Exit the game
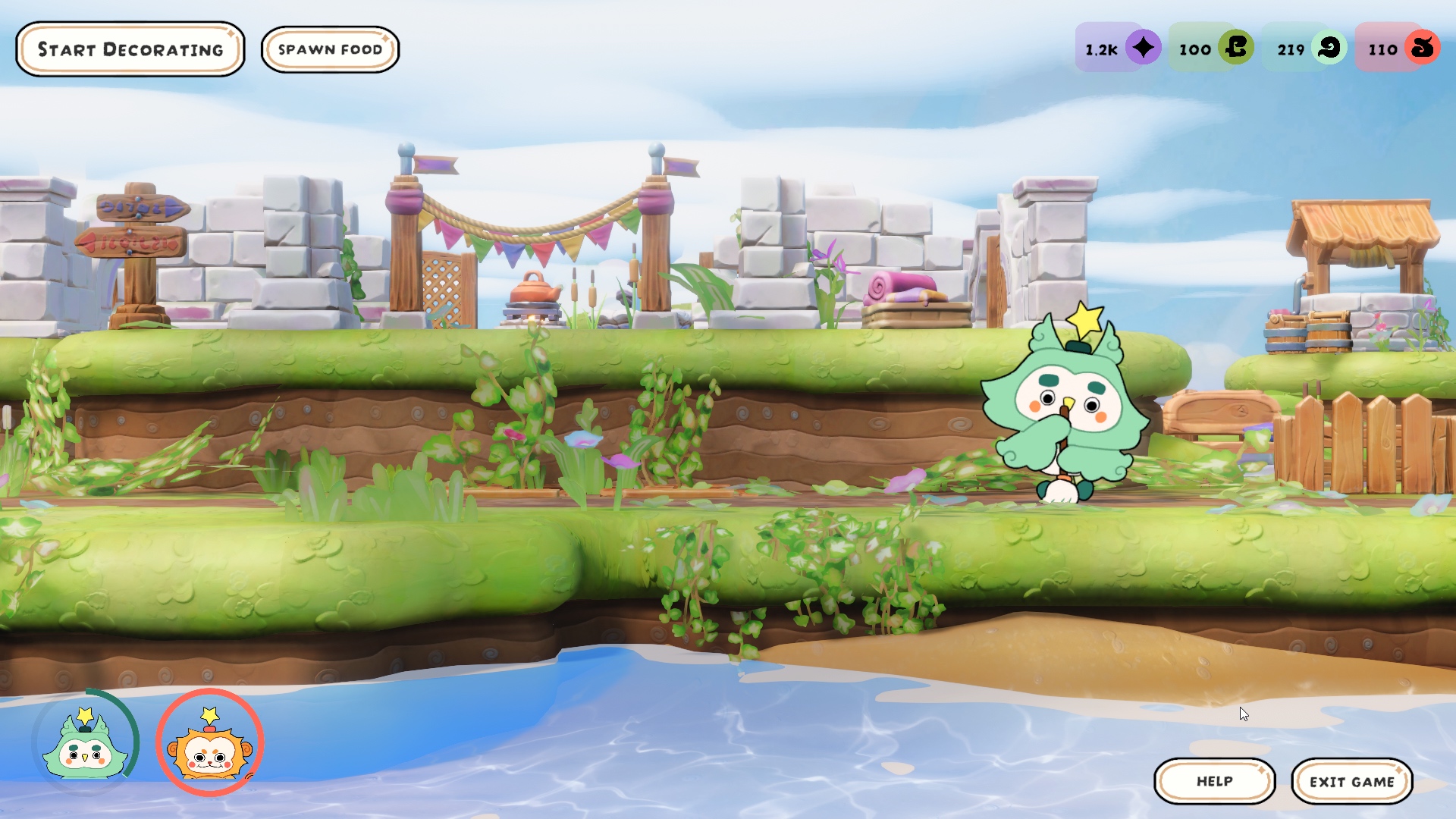This screenshot has width=1456, height=819. pyautogui.click(x=1351, y=781)
